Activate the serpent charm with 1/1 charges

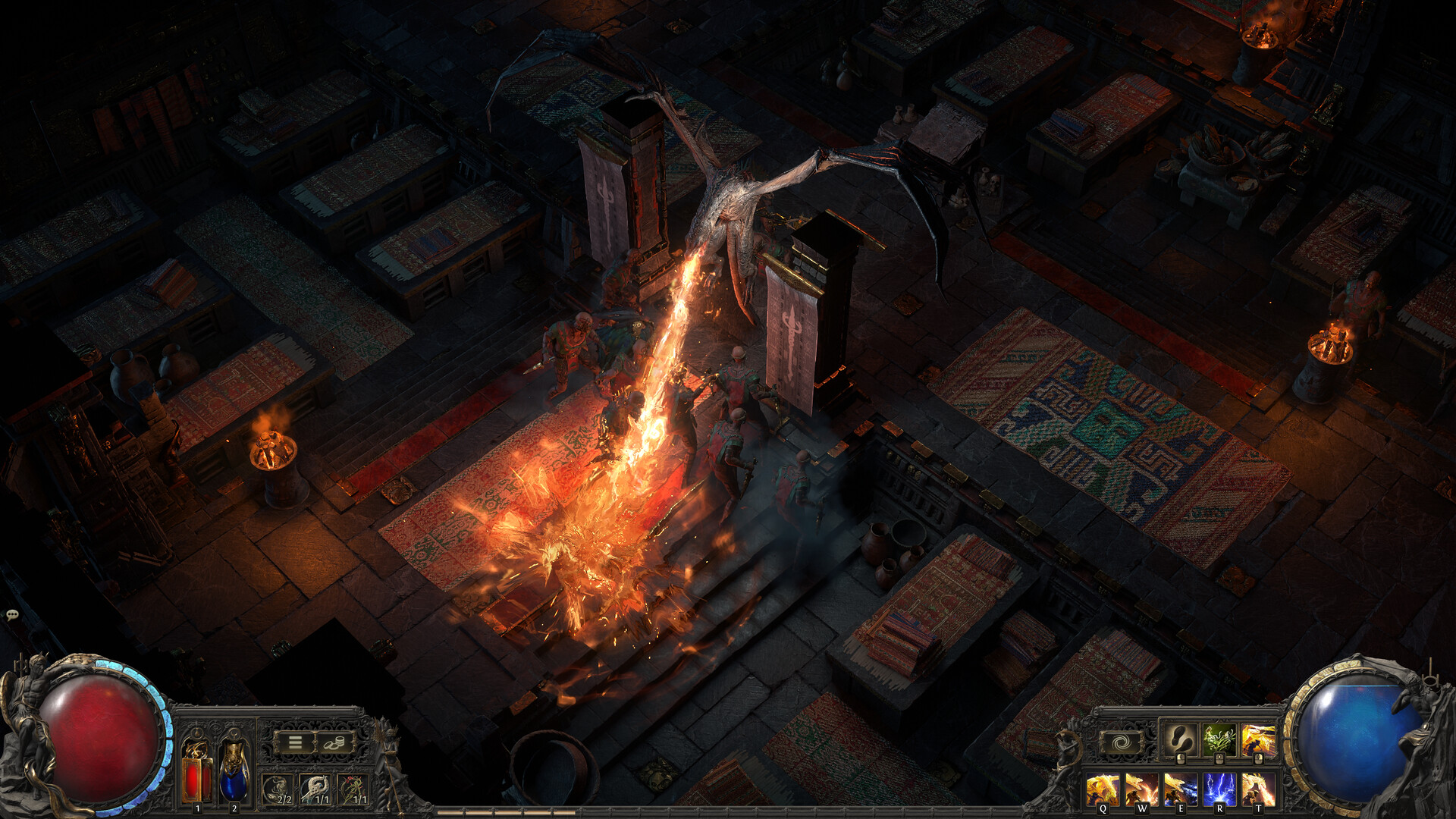click(x=315, y=790)
